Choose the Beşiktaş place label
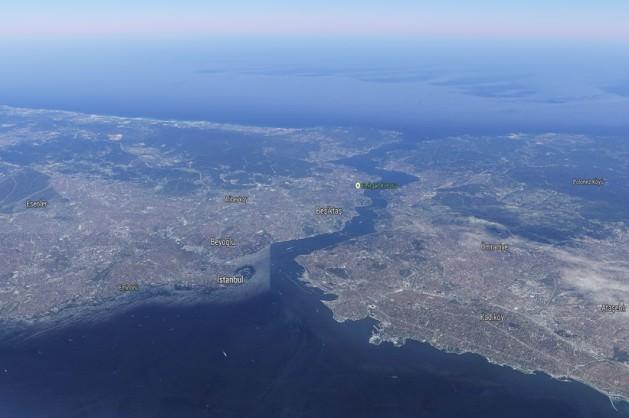 tap(329, 211)
